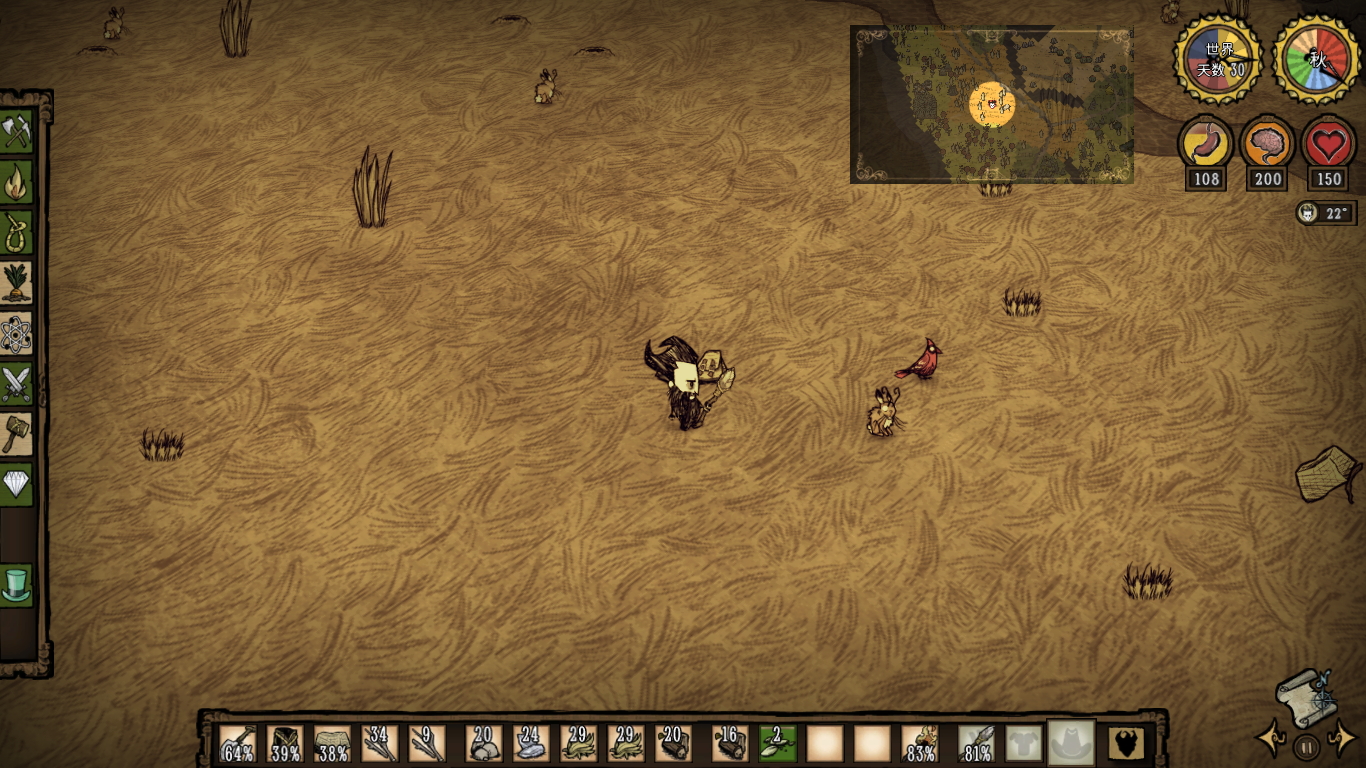Open the Tools crafting tab

tap(17, 131)
